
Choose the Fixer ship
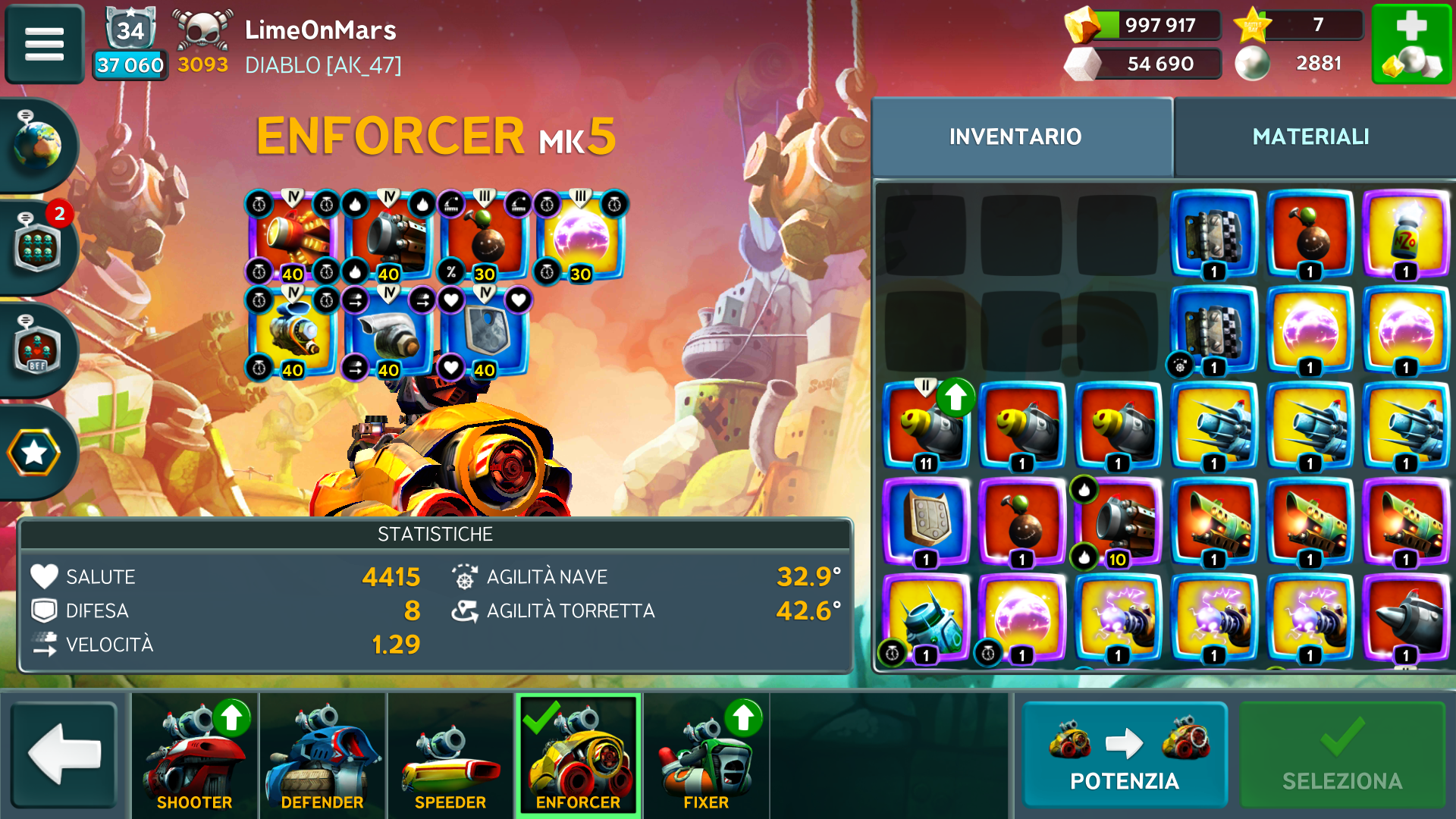[x=705, y=755]
